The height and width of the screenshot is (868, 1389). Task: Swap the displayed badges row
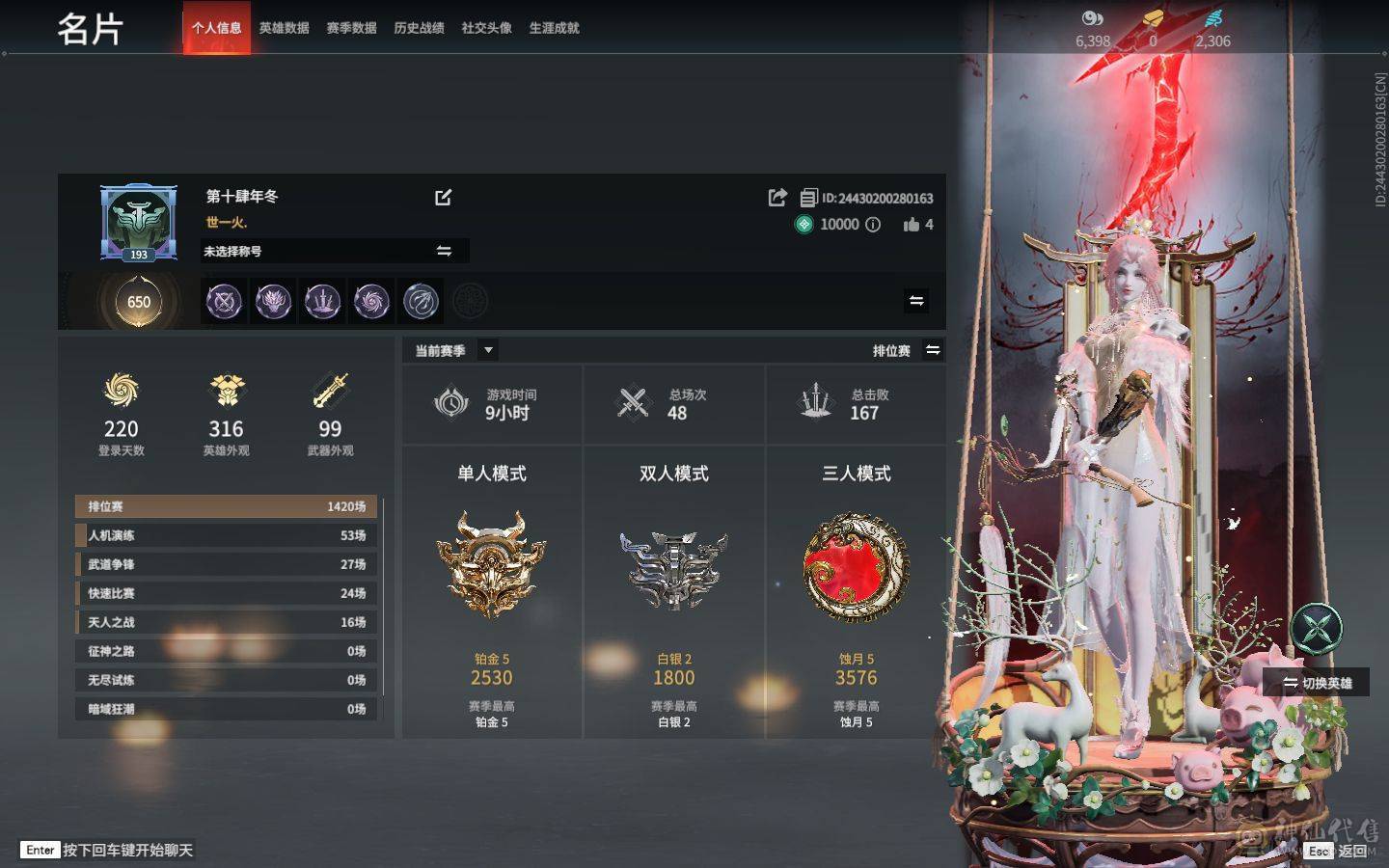916,301
